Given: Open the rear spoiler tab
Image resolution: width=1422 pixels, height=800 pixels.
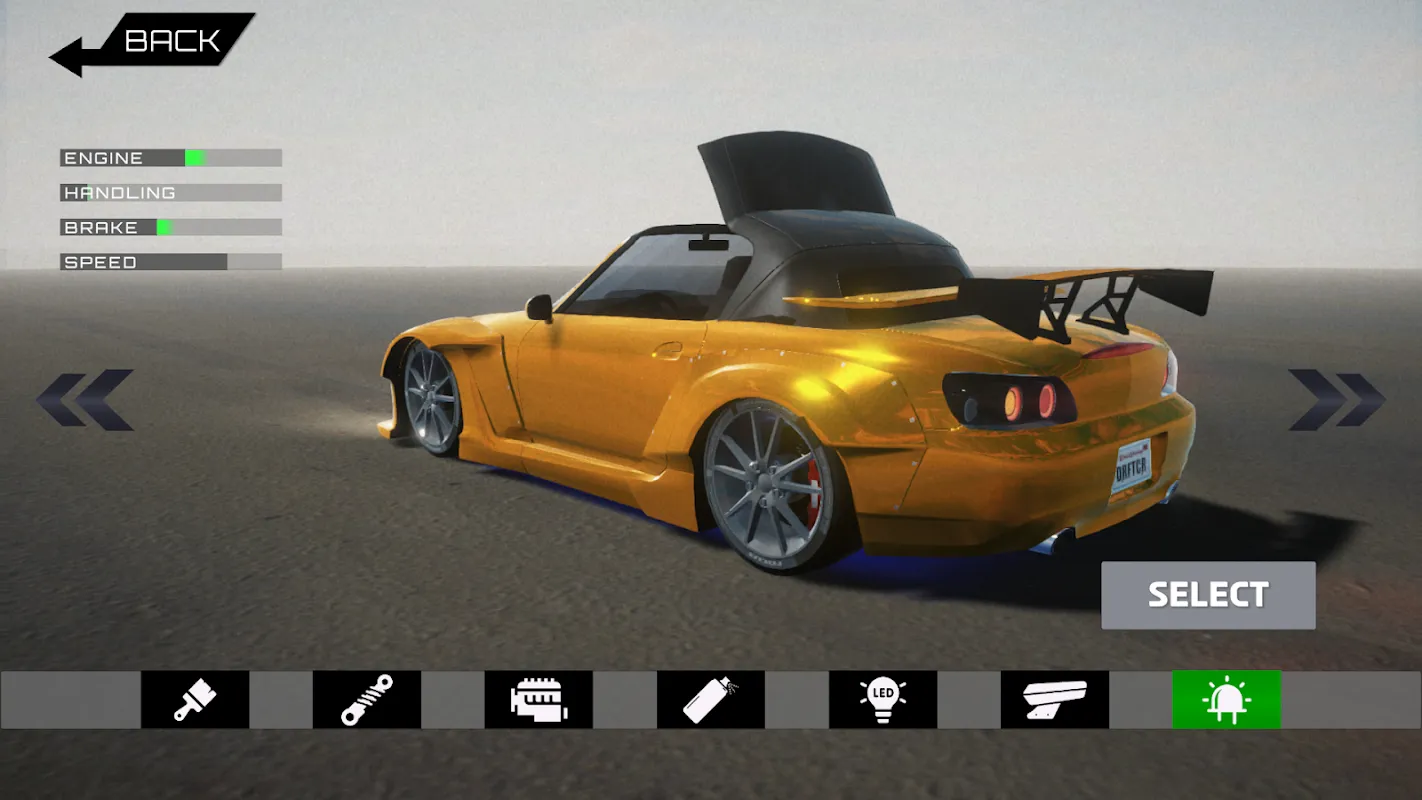Looking at the screenshot, I should coord(1055,699).
